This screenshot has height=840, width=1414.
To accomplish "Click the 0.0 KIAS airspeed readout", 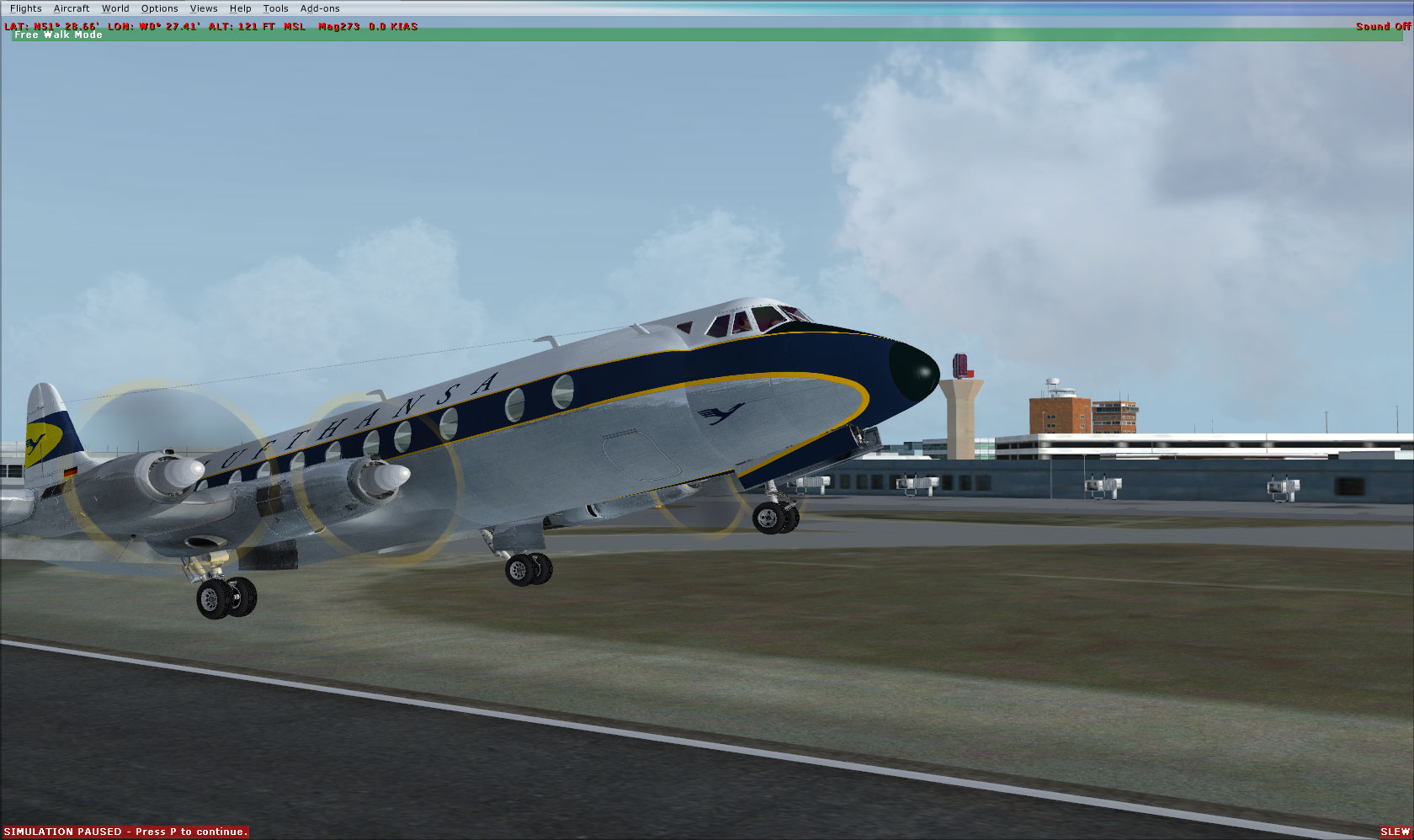I will 392,26.
